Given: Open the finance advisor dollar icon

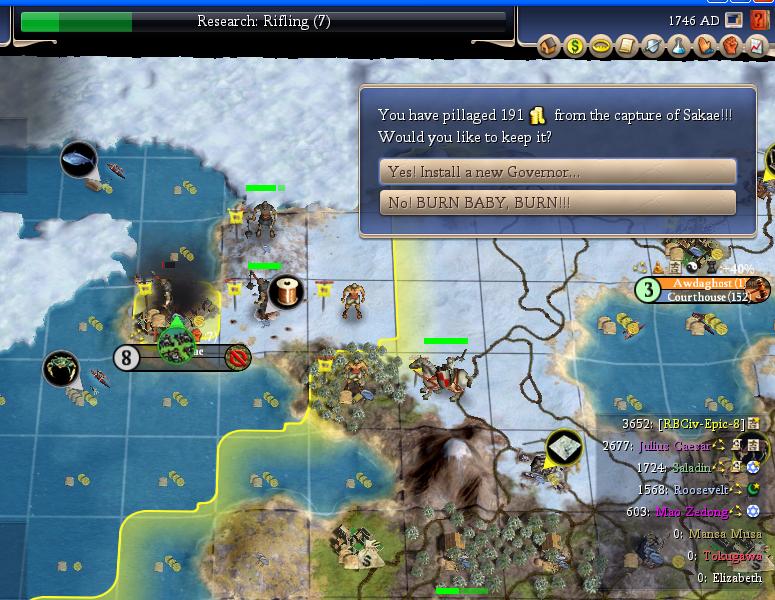Looking at the screenshot, I should (x=575, y=45).
